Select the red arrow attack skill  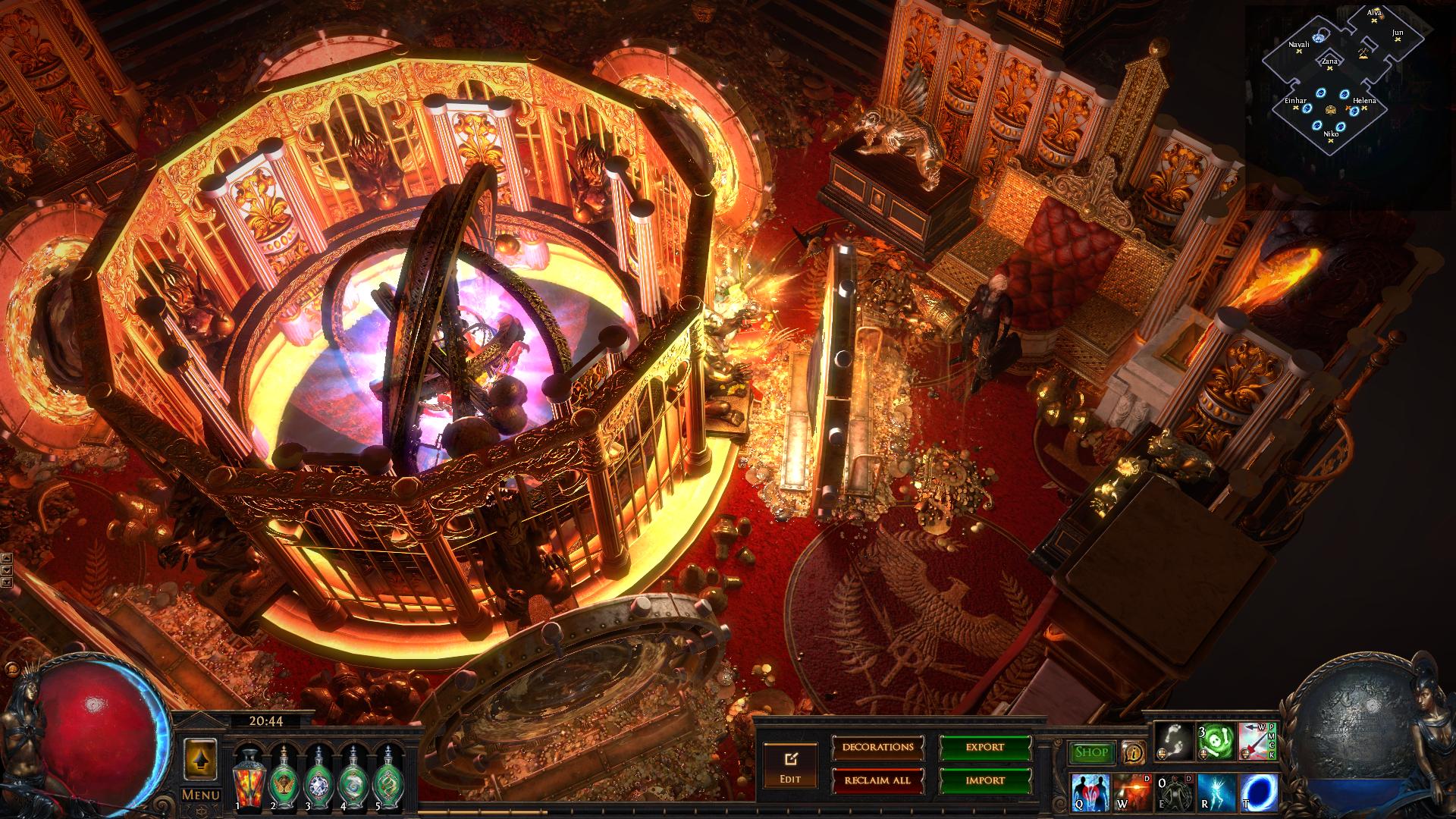point(1255,742)
